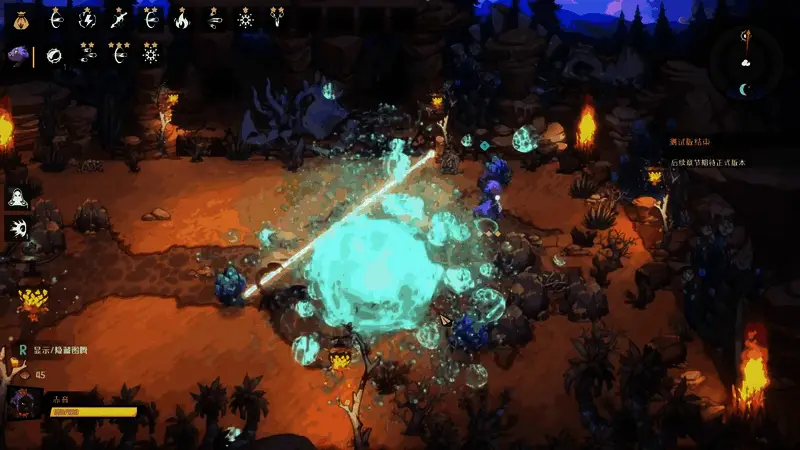Open the hooded character portrait
800x450 pixels.
(x=23, y=405)
